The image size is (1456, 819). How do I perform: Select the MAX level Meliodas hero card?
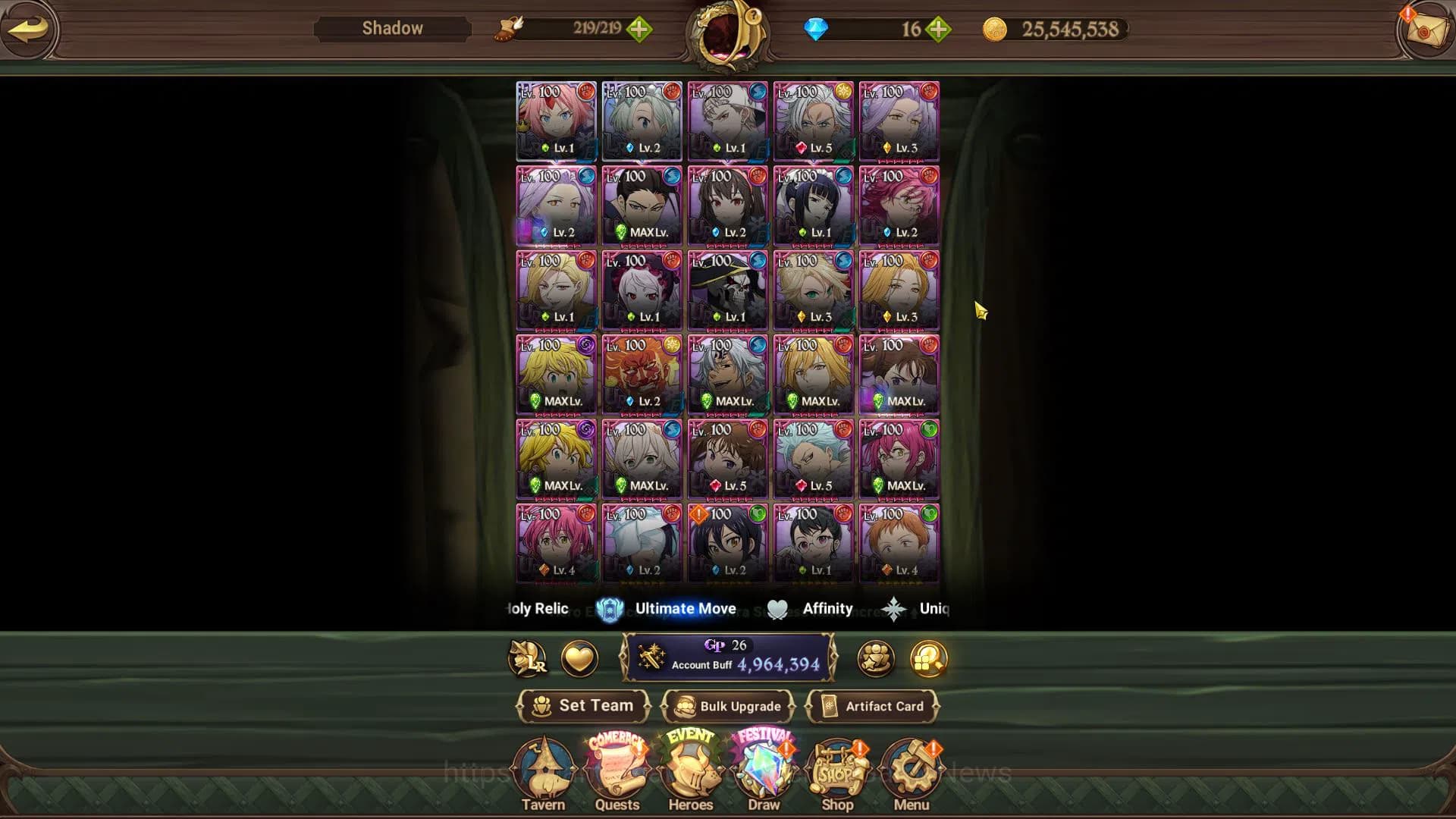(556, 375)
